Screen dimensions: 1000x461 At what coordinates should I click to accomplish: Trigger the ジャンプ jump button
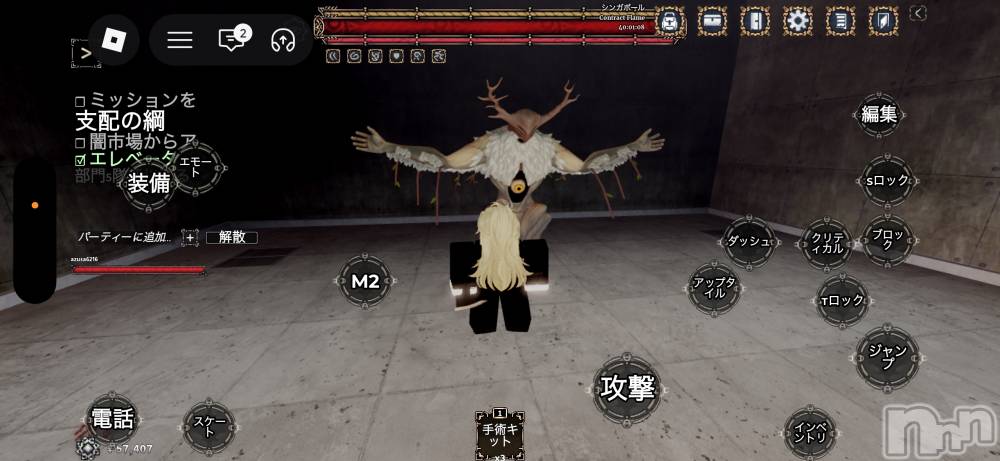click(x=886, y=357)
